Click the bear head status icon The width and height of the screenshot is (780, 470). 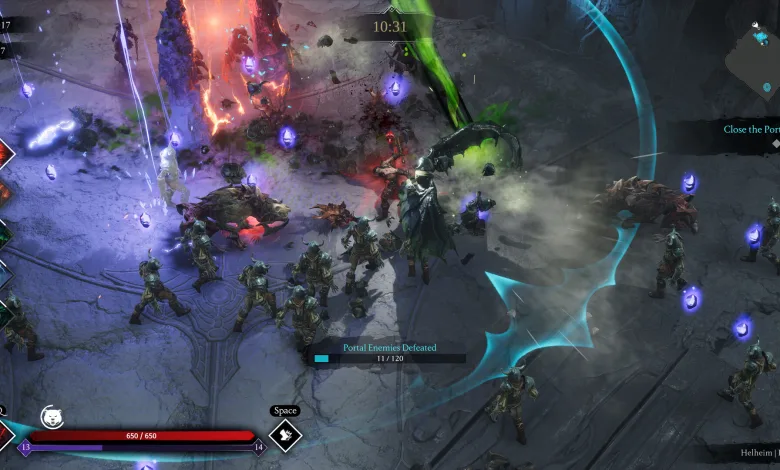click(x=51, y=417)
